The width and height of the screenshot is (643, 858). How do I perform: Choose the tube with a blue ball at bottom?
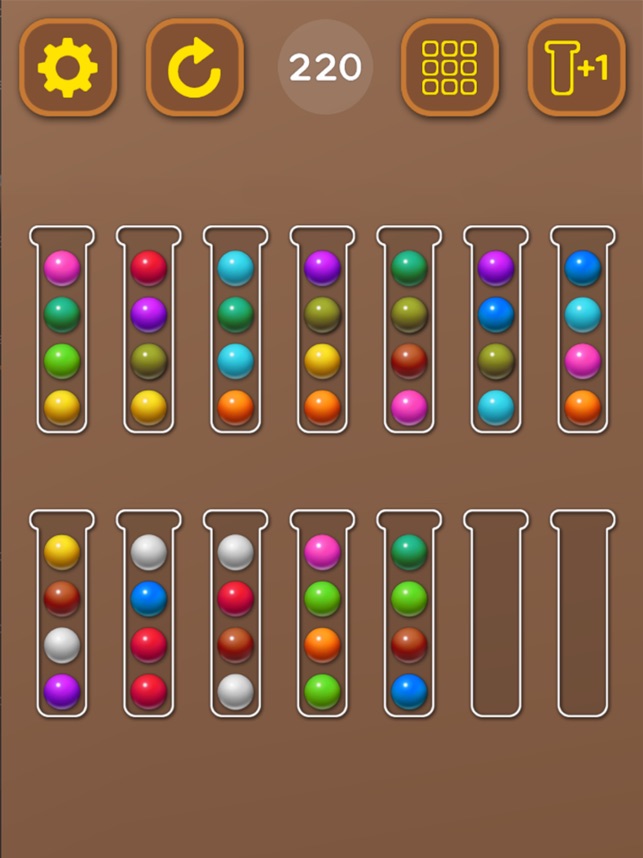tap(409, 614)
